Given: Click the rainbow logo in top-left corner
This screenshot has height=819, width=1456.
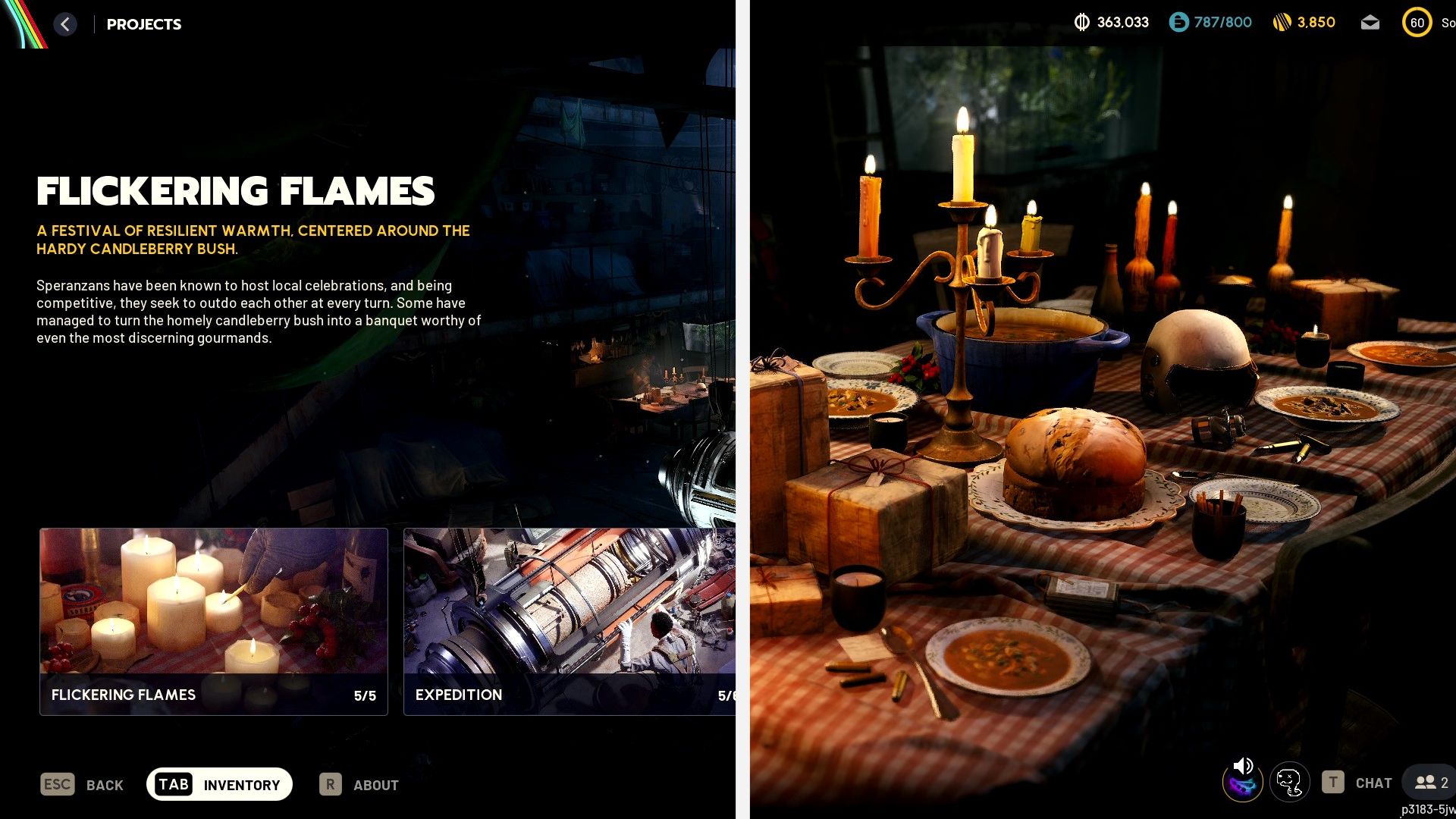Looking at the screenshot, I should click(21, 23).
